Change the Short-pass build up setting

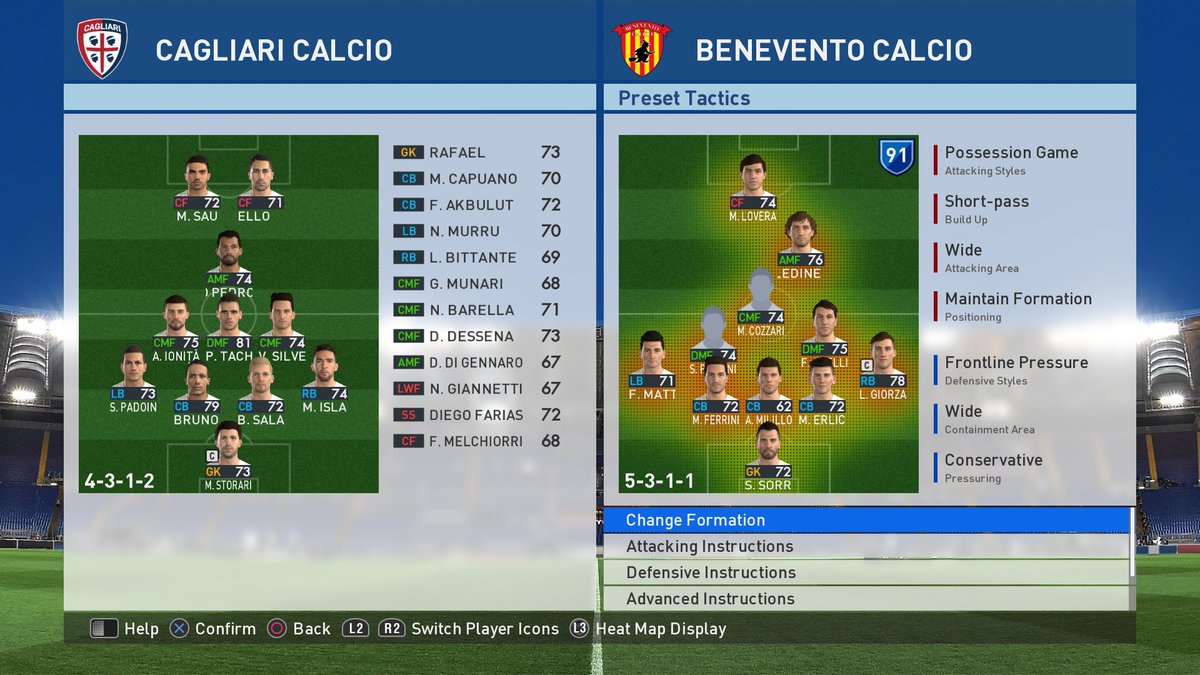[986, 208]
